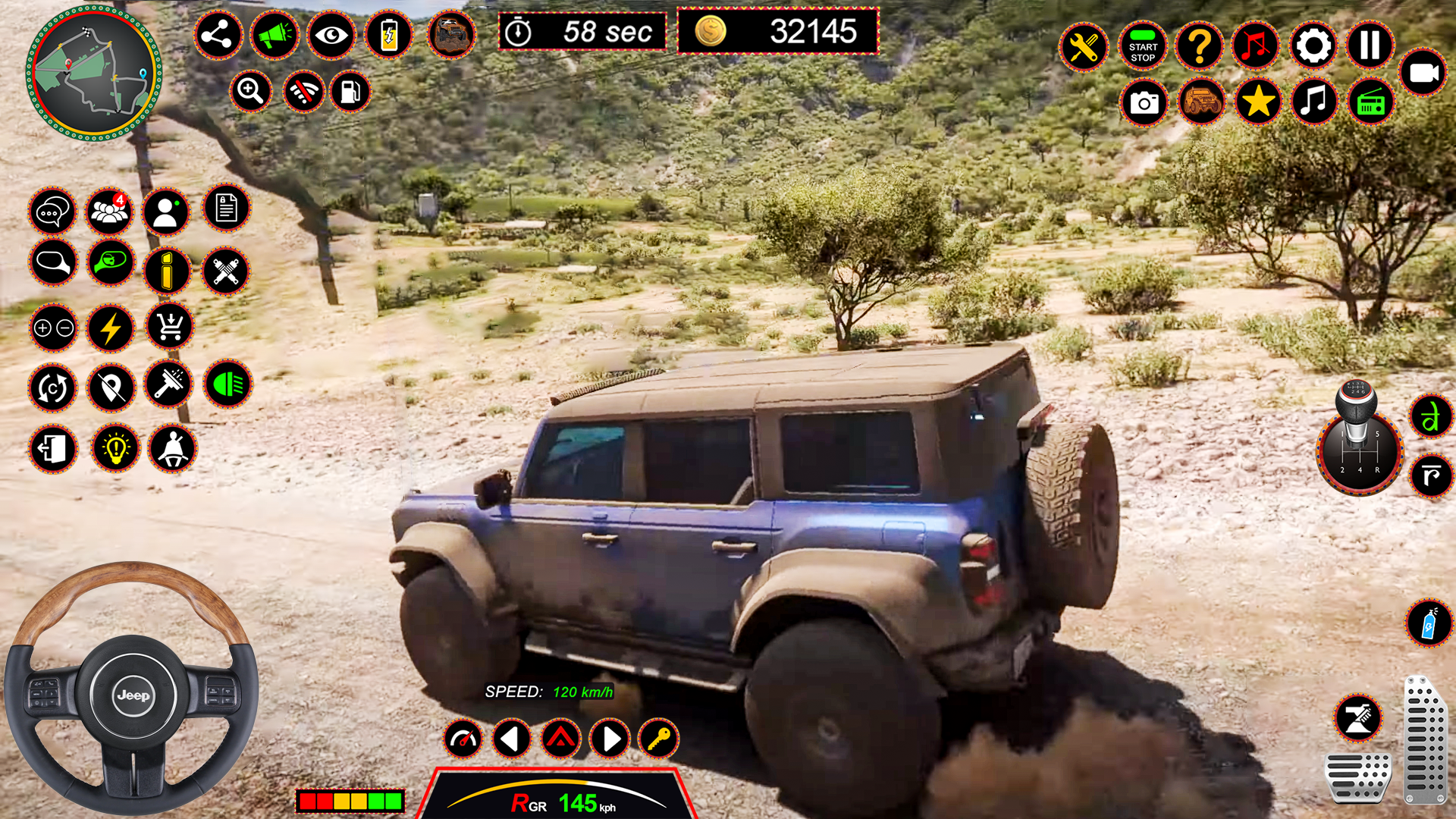Activate the nitro lightning boost
This screenshot has width=1456, height=819.
(110, 328)
